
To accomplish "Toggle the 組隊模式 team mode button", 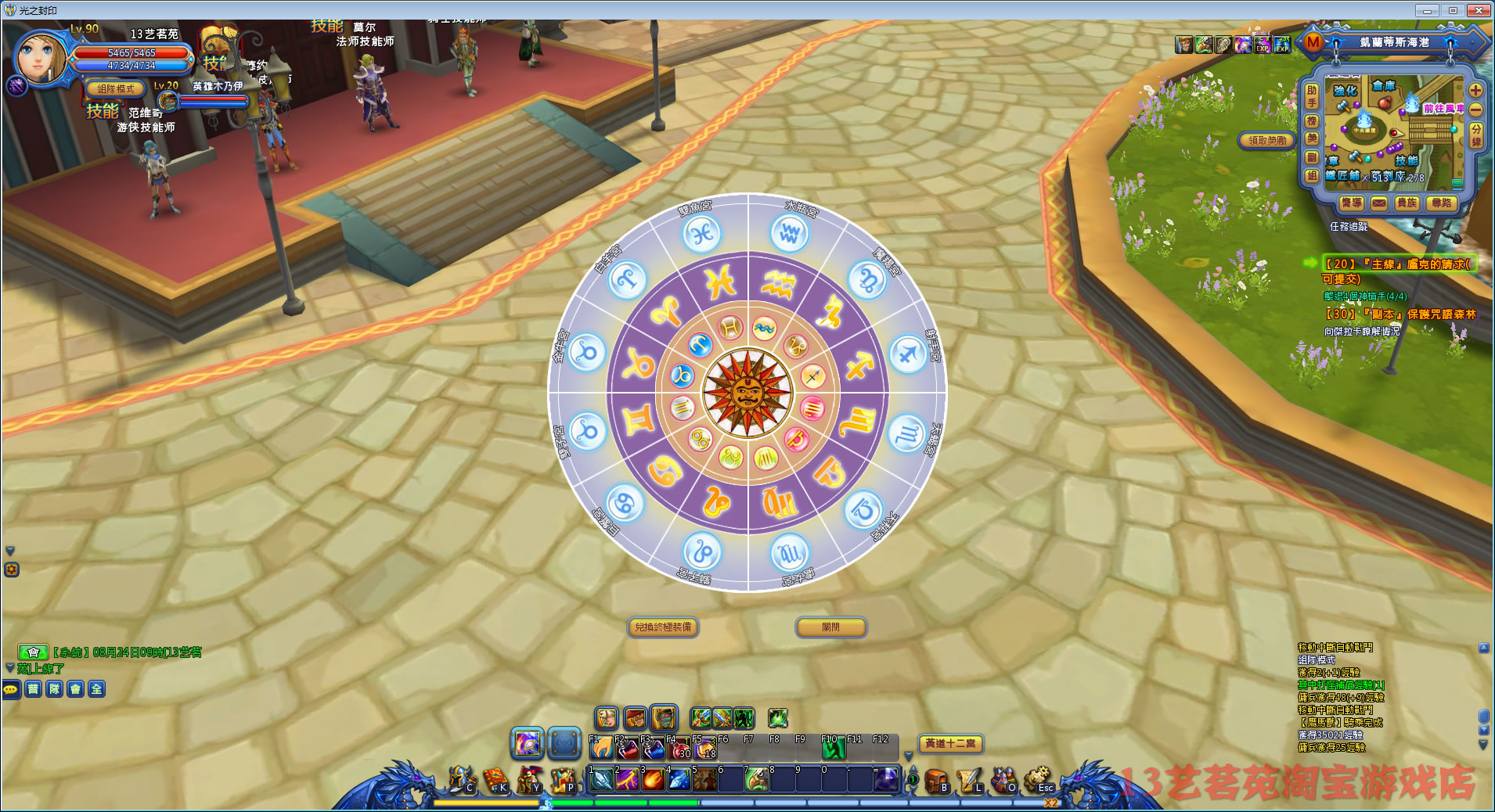I will click(x=116, y=88).
